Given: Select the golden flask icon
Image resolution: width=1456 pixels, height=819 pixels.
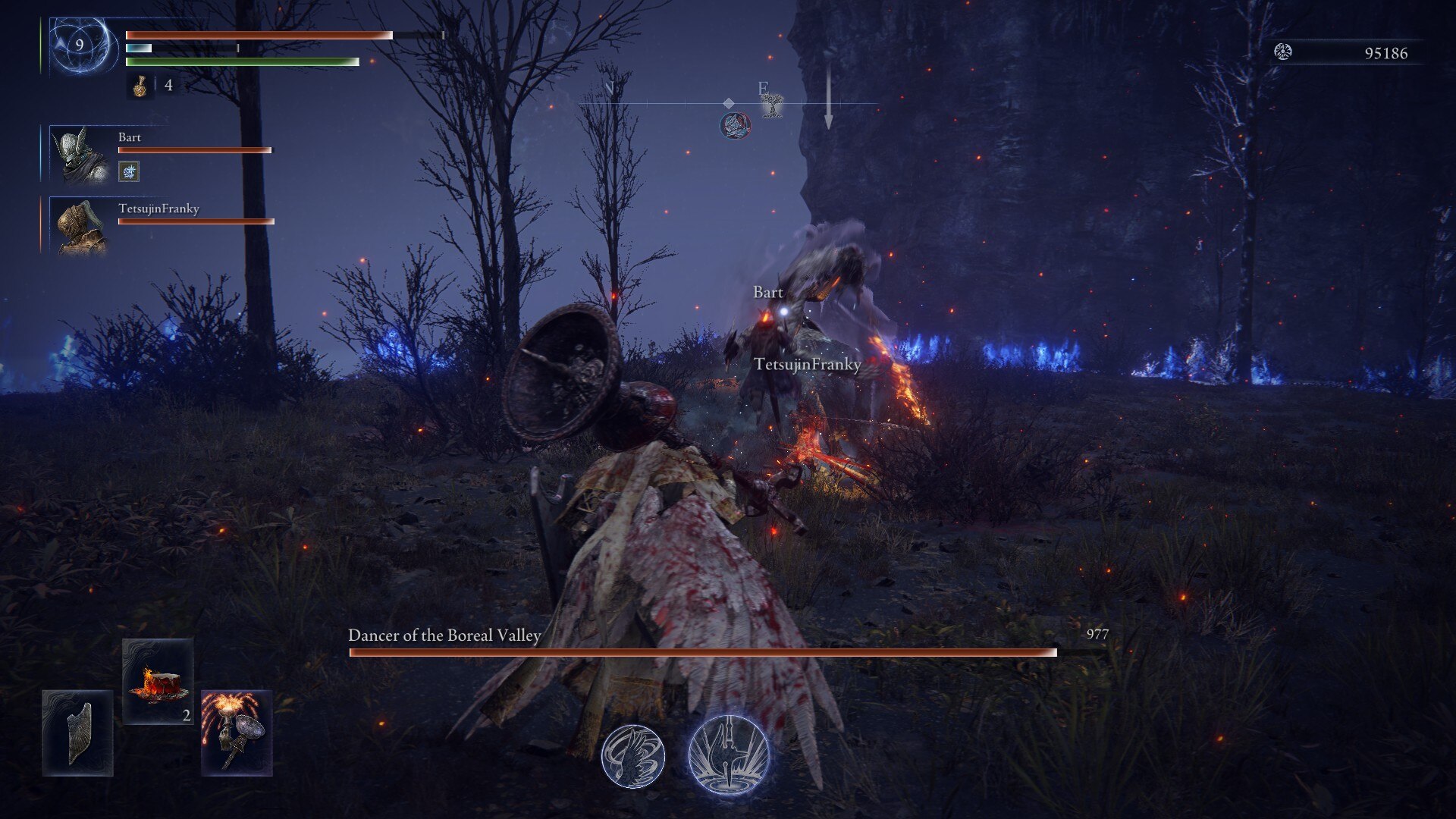Looking at the screenshot, I should click(140, 86).
